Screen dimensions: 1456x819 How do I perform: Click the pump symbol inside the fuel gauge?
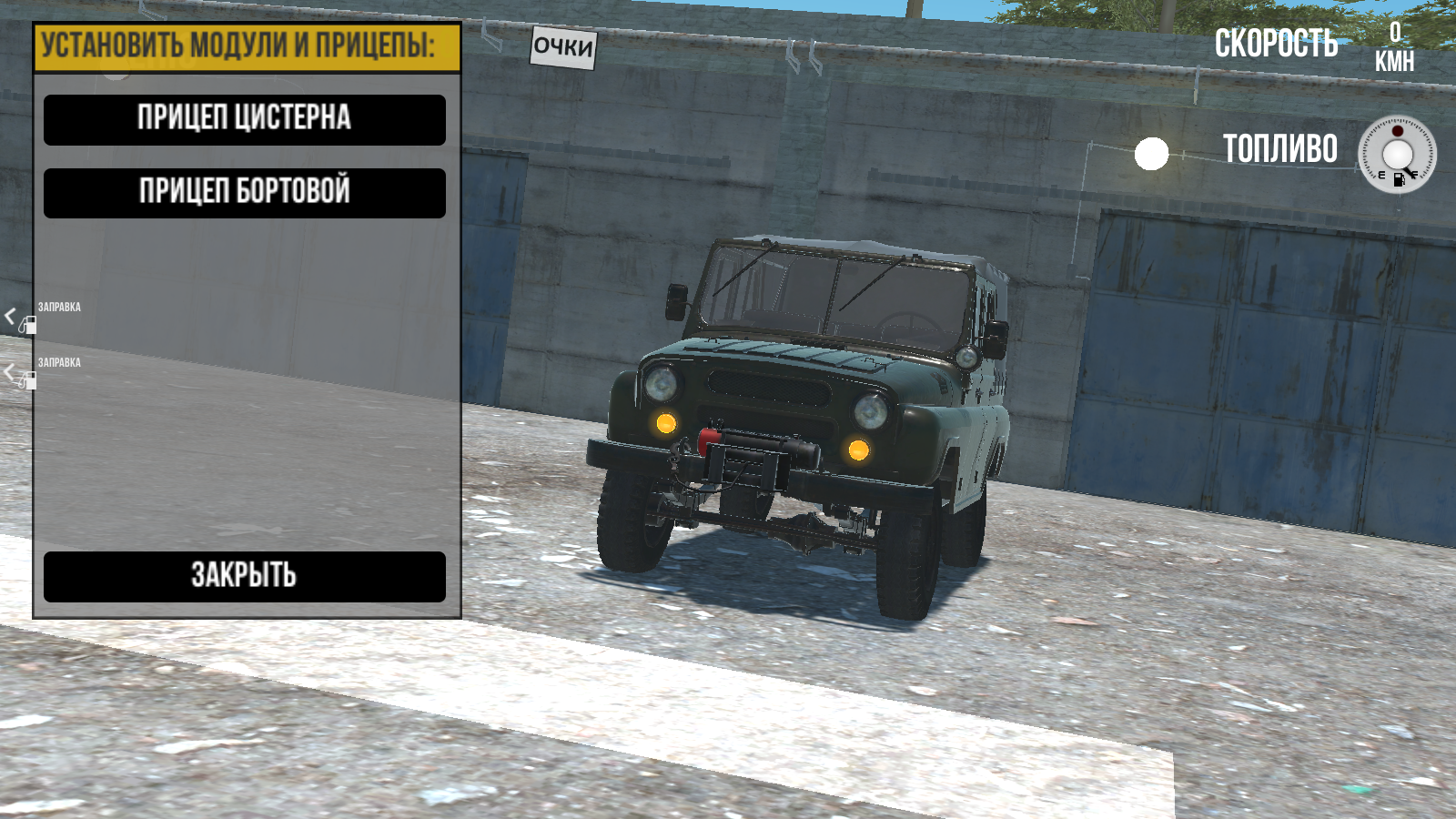(x=1399, y=180)
